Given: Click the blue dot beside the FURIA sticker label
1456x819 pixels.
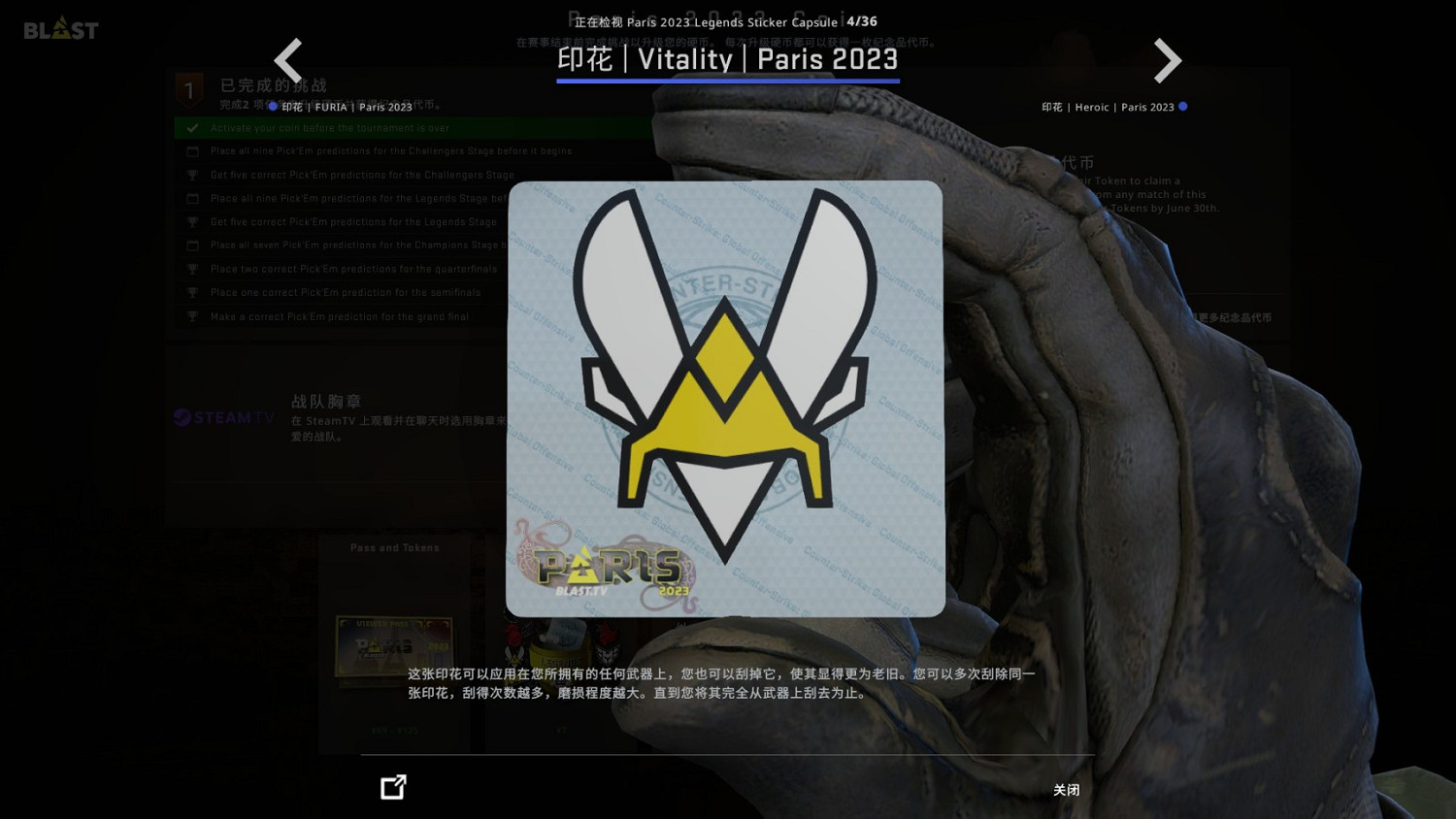Looking at the screenshot, I should pos(273,106).
